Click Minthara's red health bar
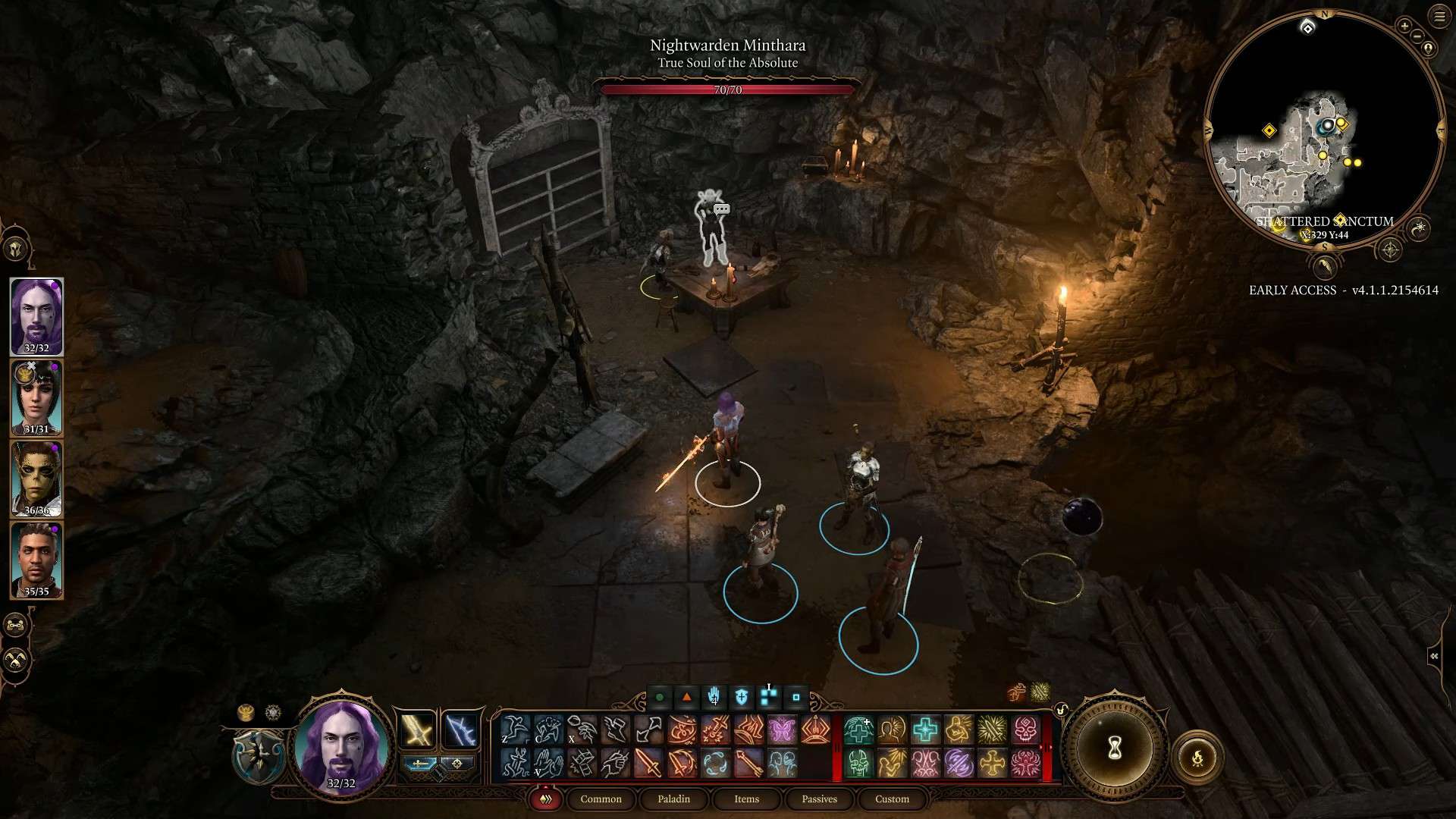1456x819 pixels. point(726,89)
